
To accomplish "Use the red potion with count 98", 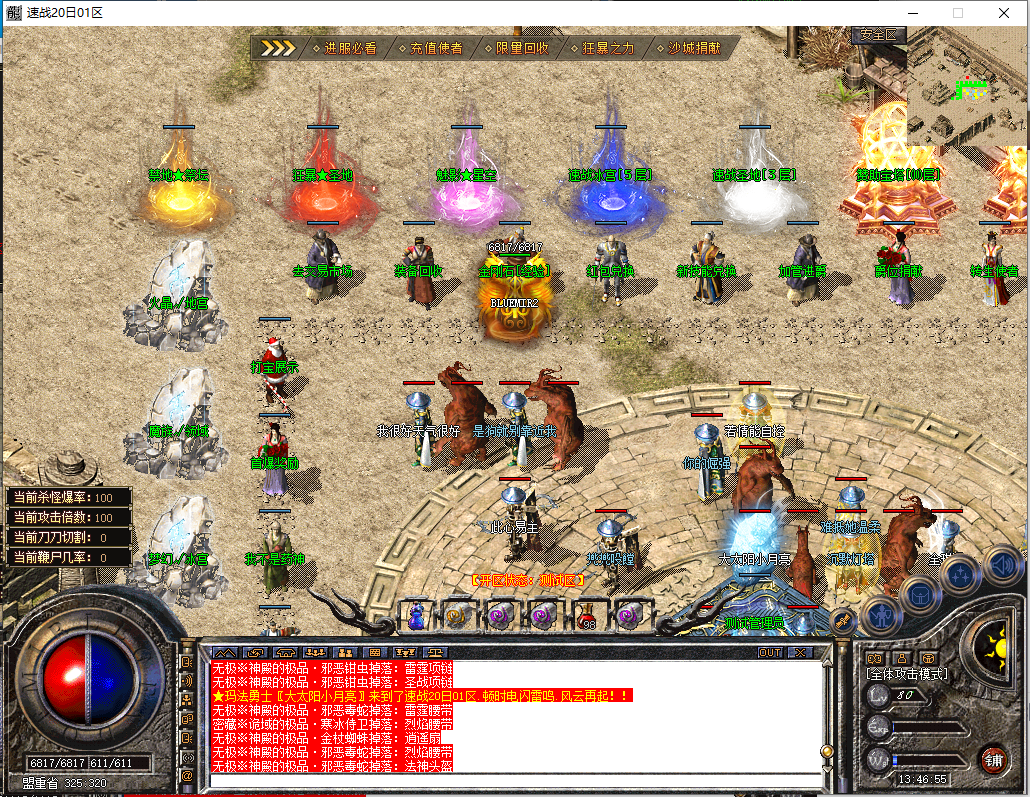I will coord(588,615).
